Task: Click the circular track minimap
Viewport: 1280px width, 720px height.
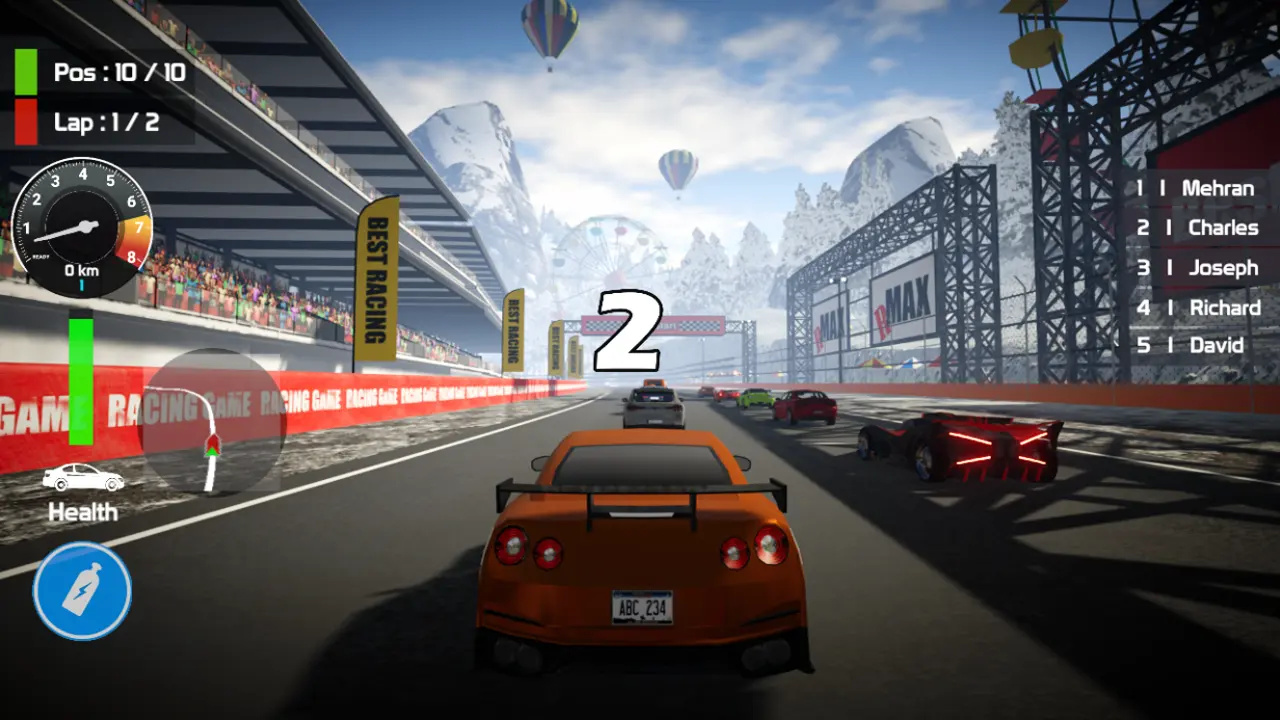Action: click(213, 421)
